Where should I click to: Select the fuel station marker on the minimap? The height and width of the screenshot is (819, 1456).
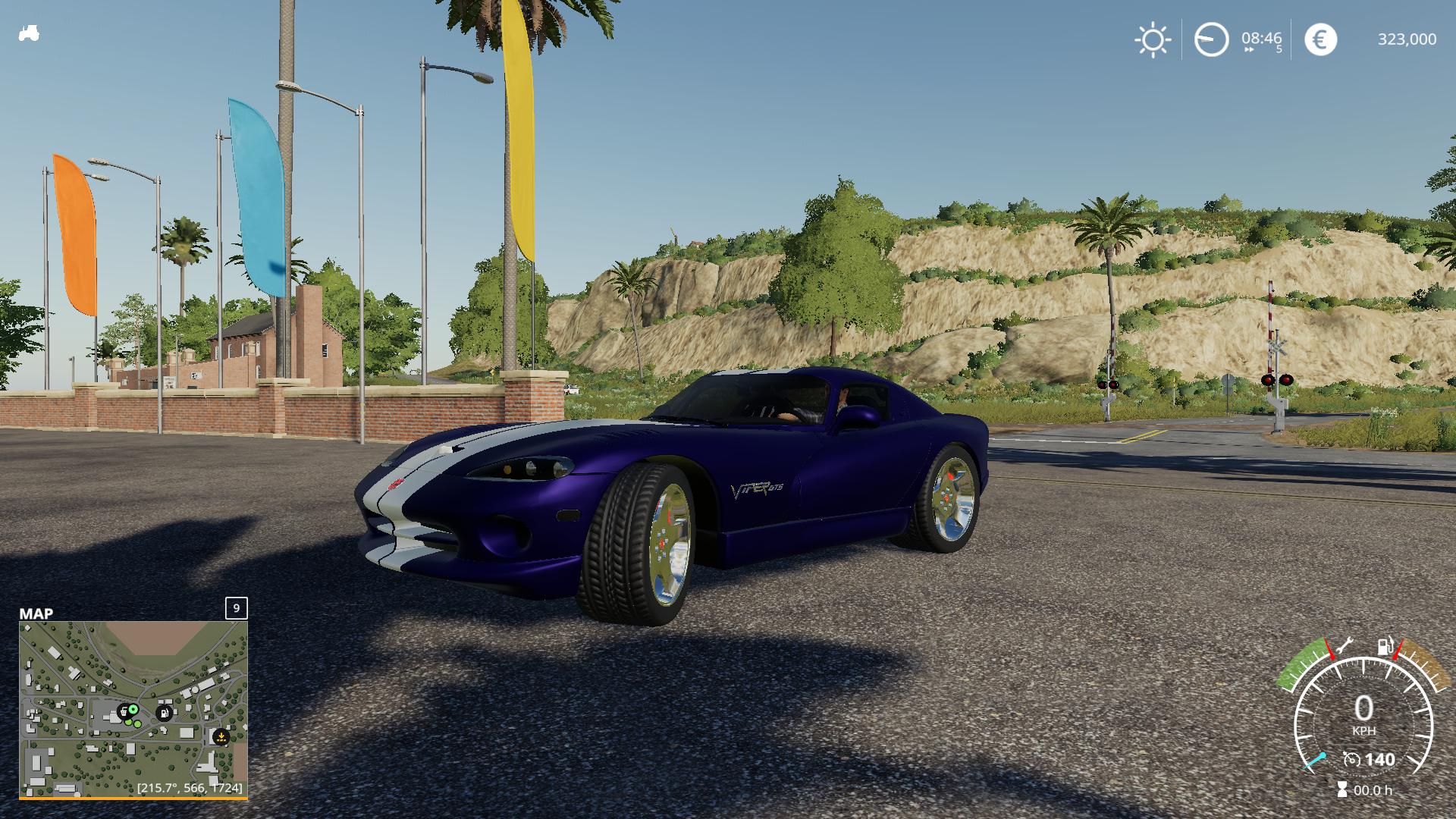pyautogui.click(x=164, y=713)
